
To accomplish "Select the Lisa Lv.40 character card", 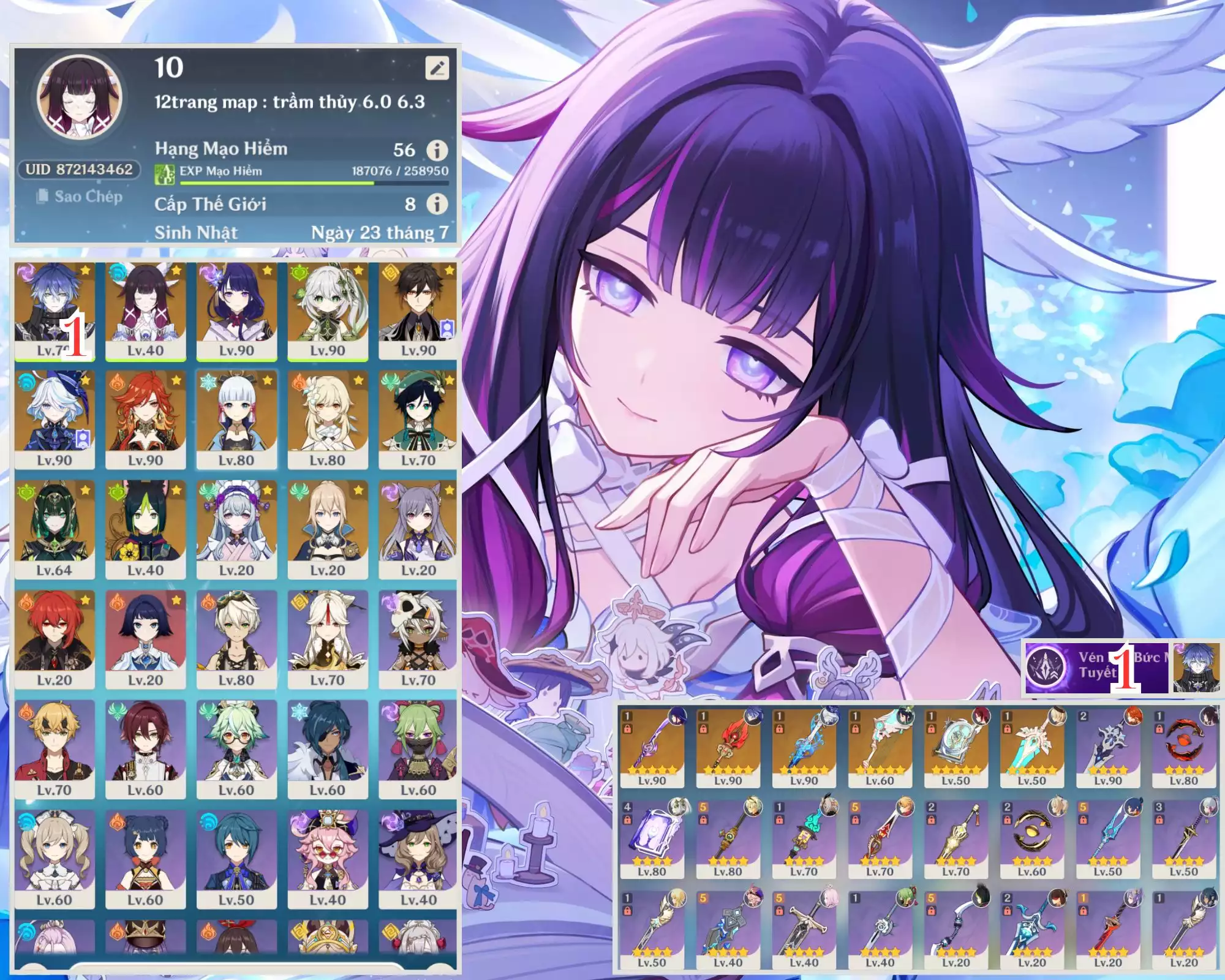I will (418, 859).
